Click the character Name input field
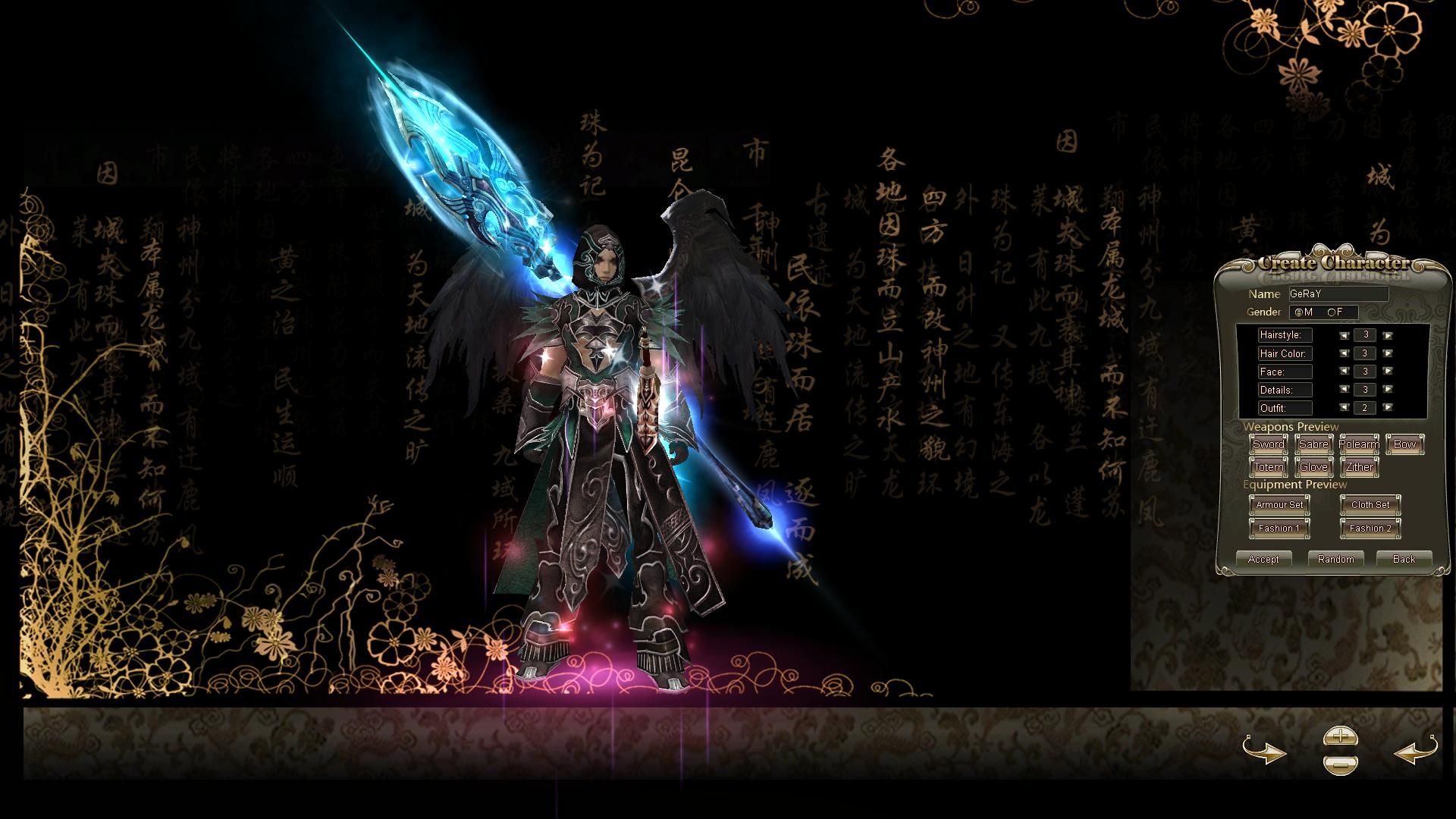This screenshot has width=1456, height=819. [x=1338, y=293]
